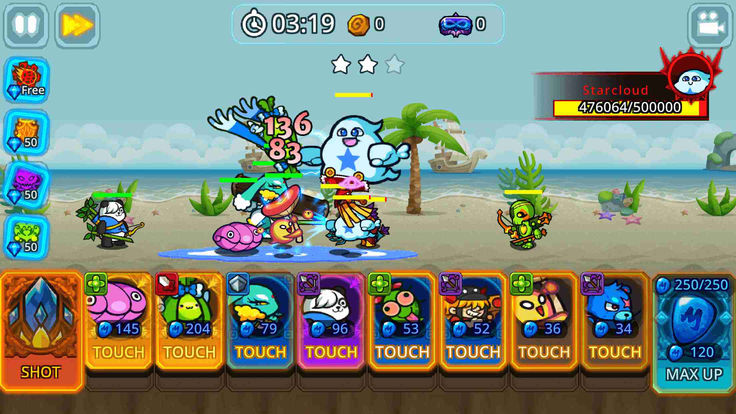Summon the green bug unit costing 53
736x414 pixels.
coord(402,320)
